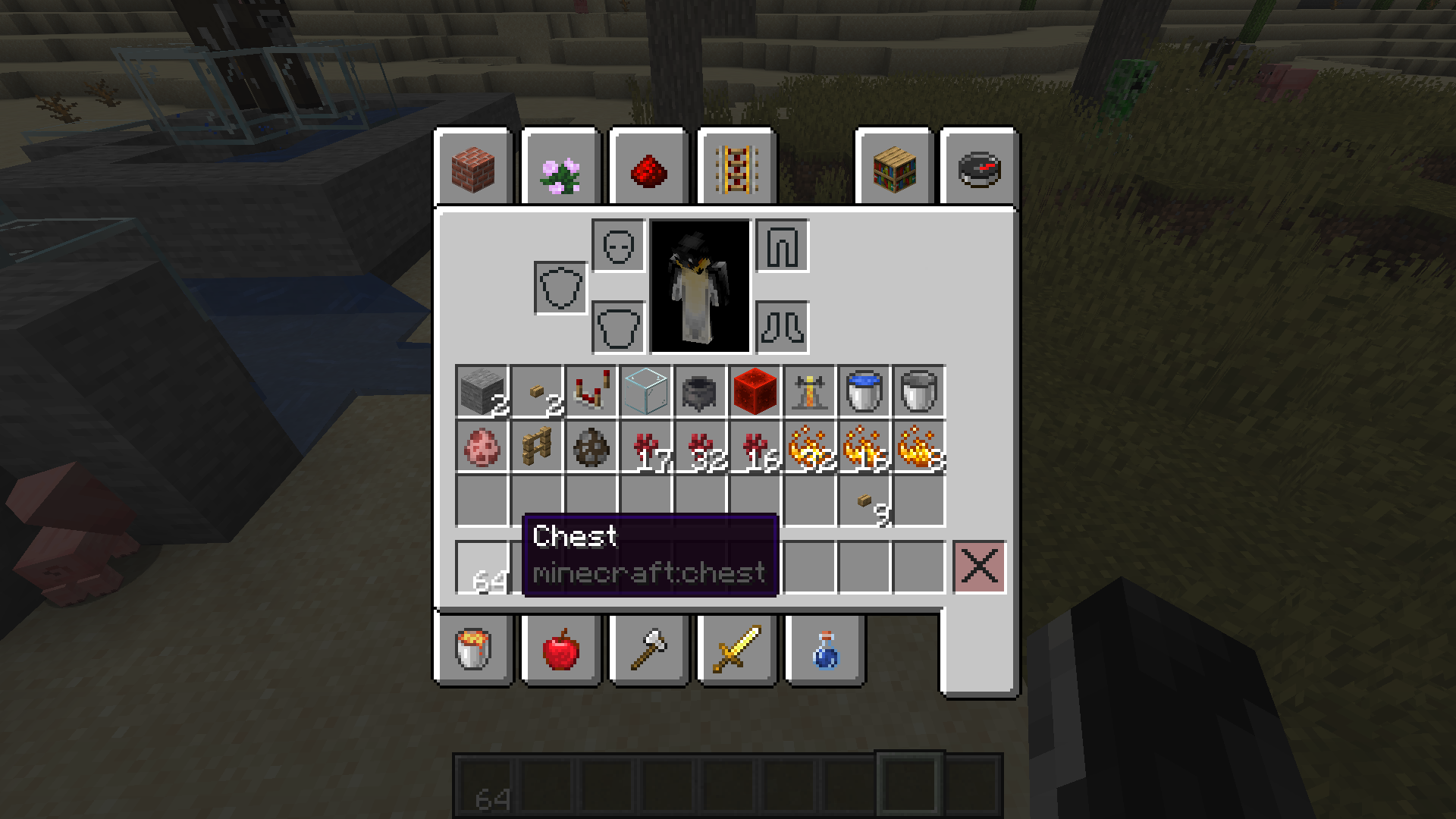Select the apple Foodstuffs tab
Viewport: 1456px width, 819px height.
(561, 650)
